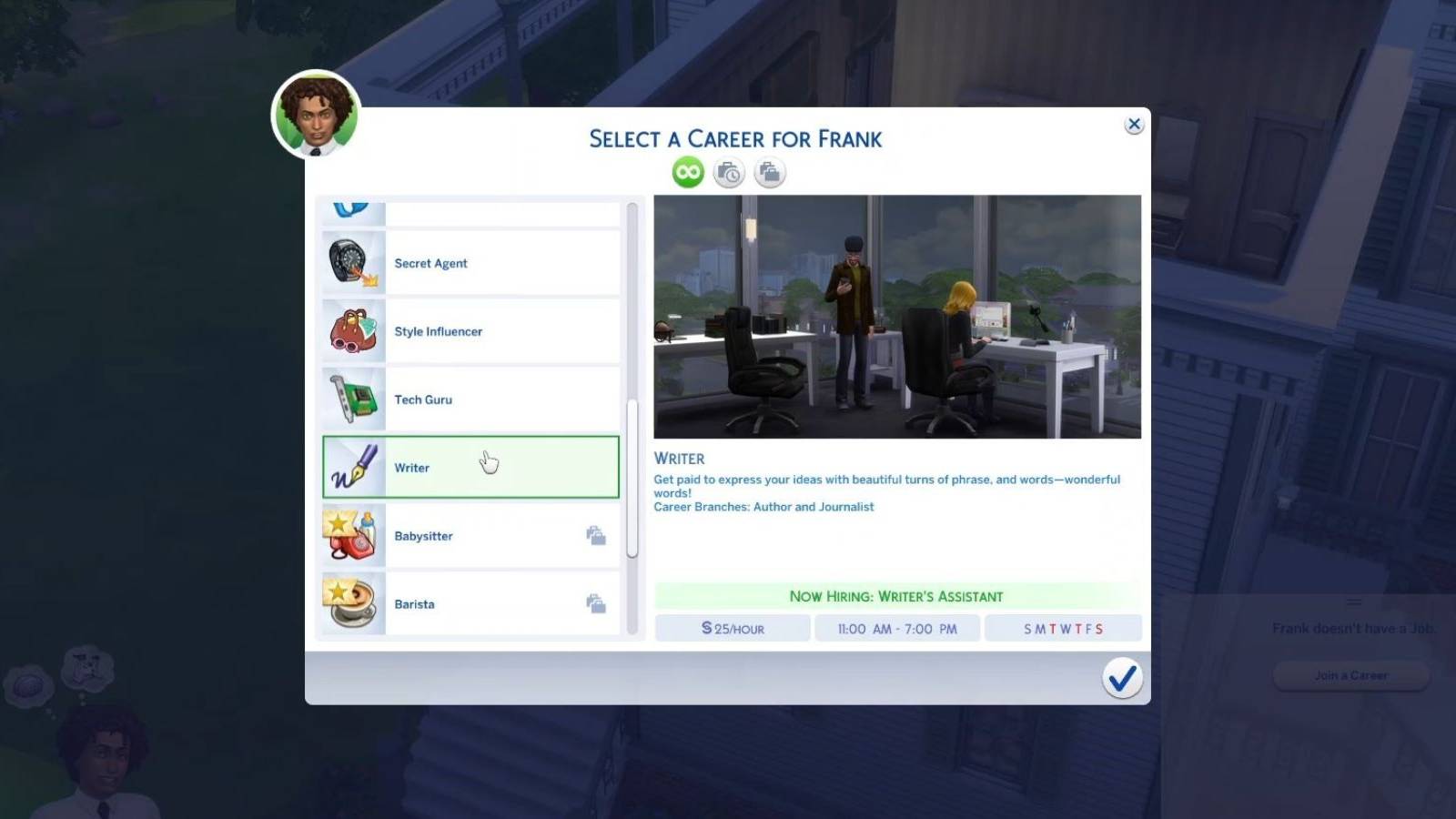This screenshot has height=819, width=1456.
Task: Confirm selection with the blue checkmark
Action: [1123, 677]
